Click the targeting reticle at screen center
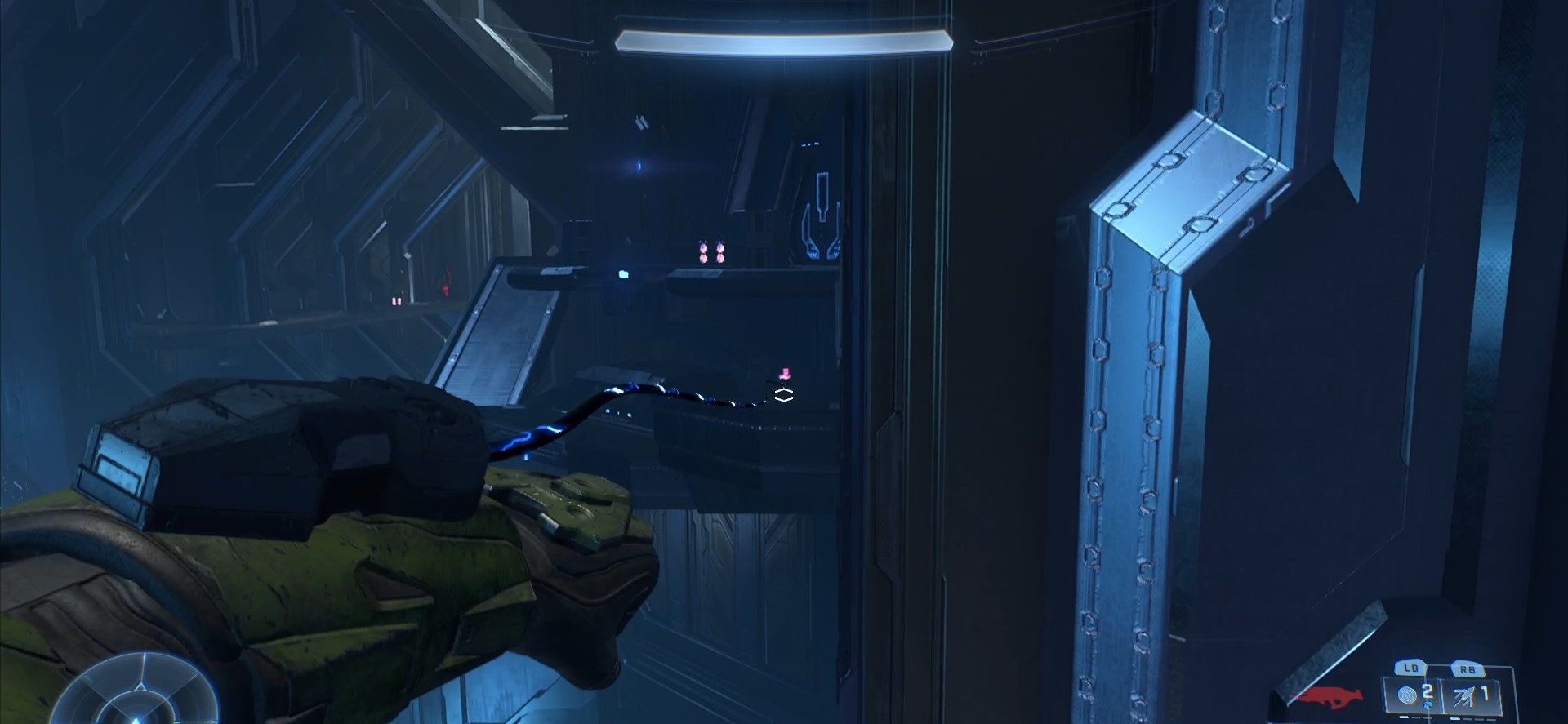 [x=783, y=393]
